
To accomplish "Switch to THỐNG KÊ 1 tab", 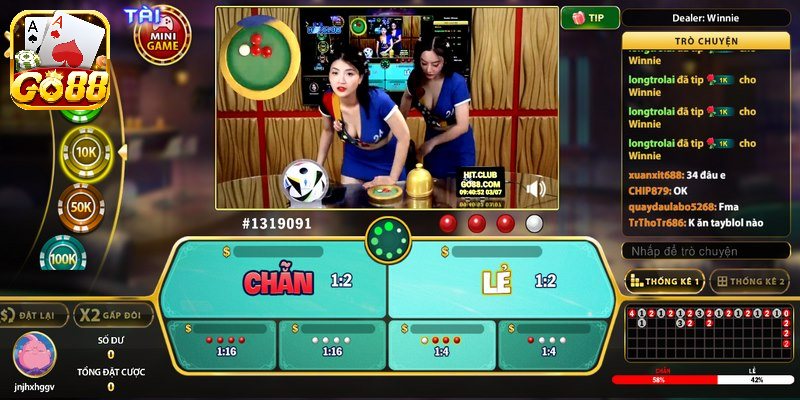I will click(x=664, y=281).
